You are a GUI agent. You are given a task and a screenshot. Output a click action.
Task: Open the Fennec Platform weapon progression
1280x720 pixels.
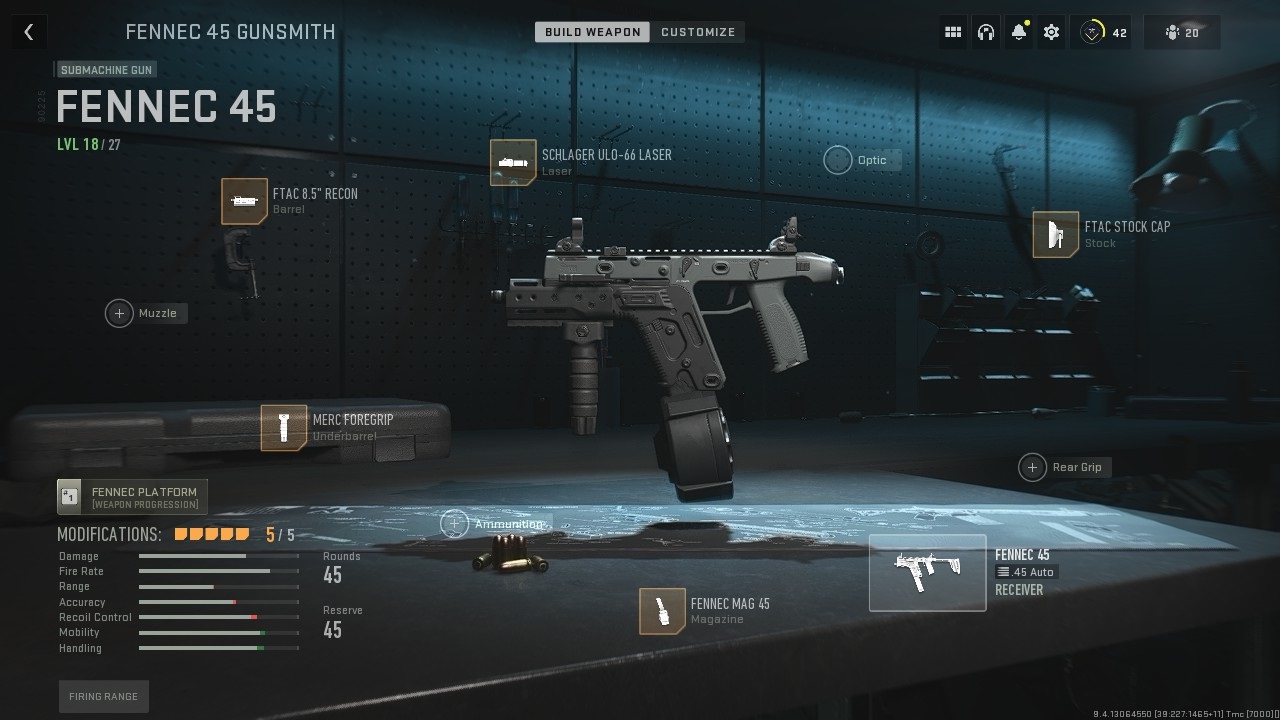point(131,494)
